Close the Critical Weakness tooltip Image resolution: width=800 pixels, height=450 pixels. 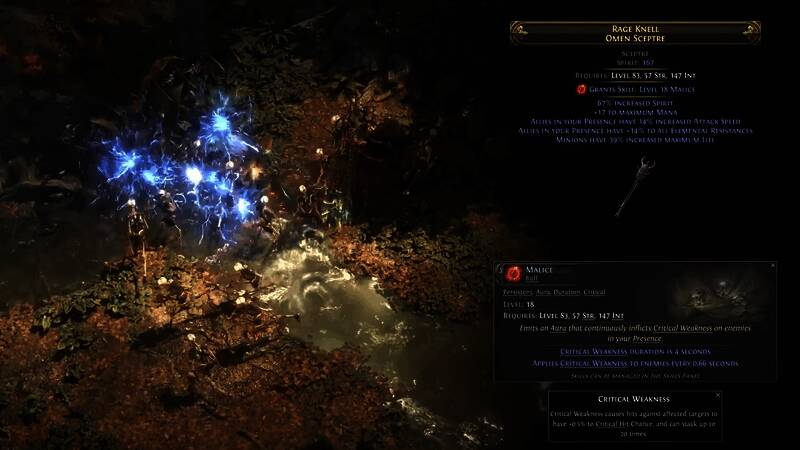click(x=717, y=395)
